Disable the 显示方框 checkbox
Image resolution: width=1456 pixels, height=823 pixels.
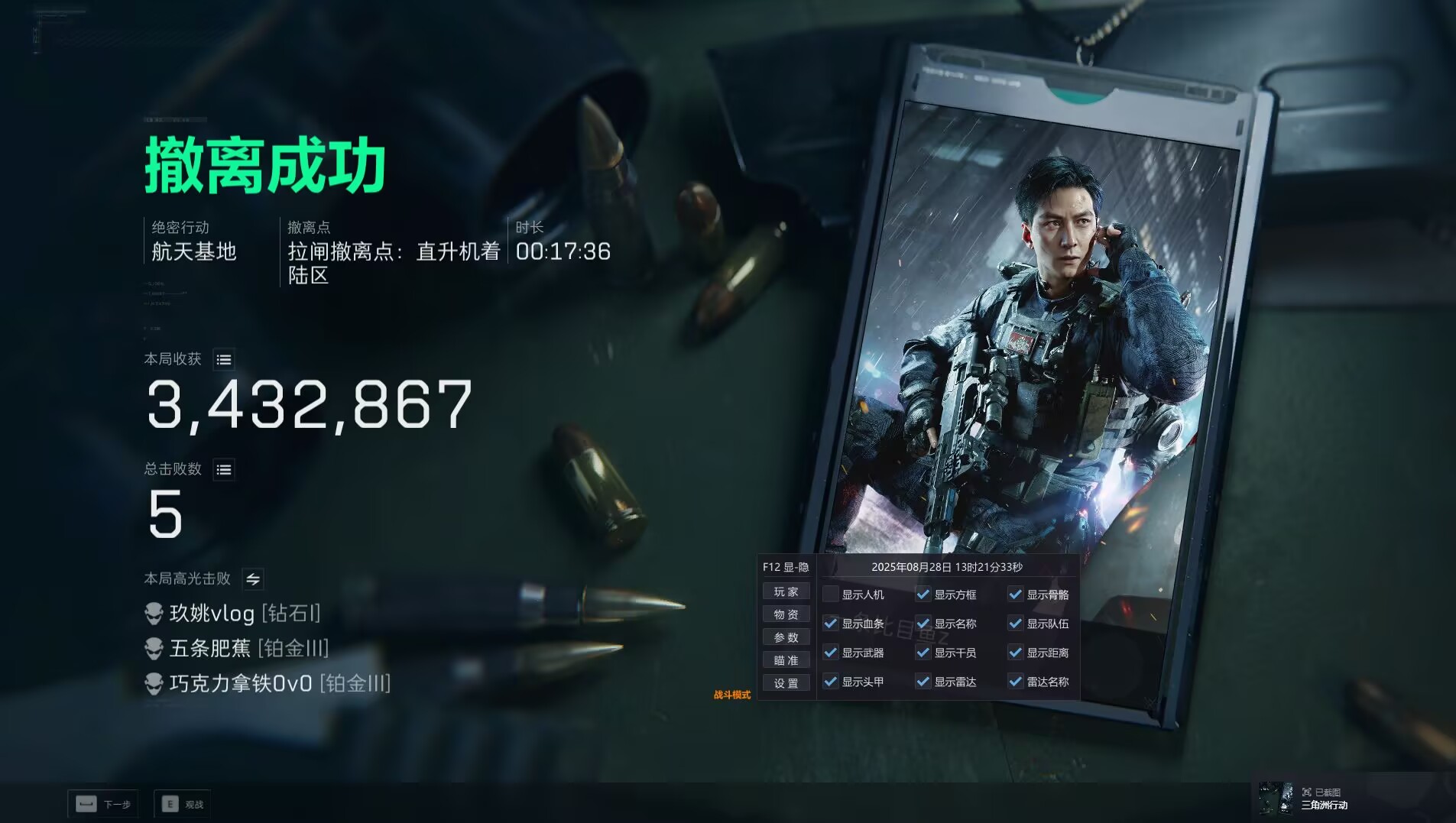click(x=925, y=594)
